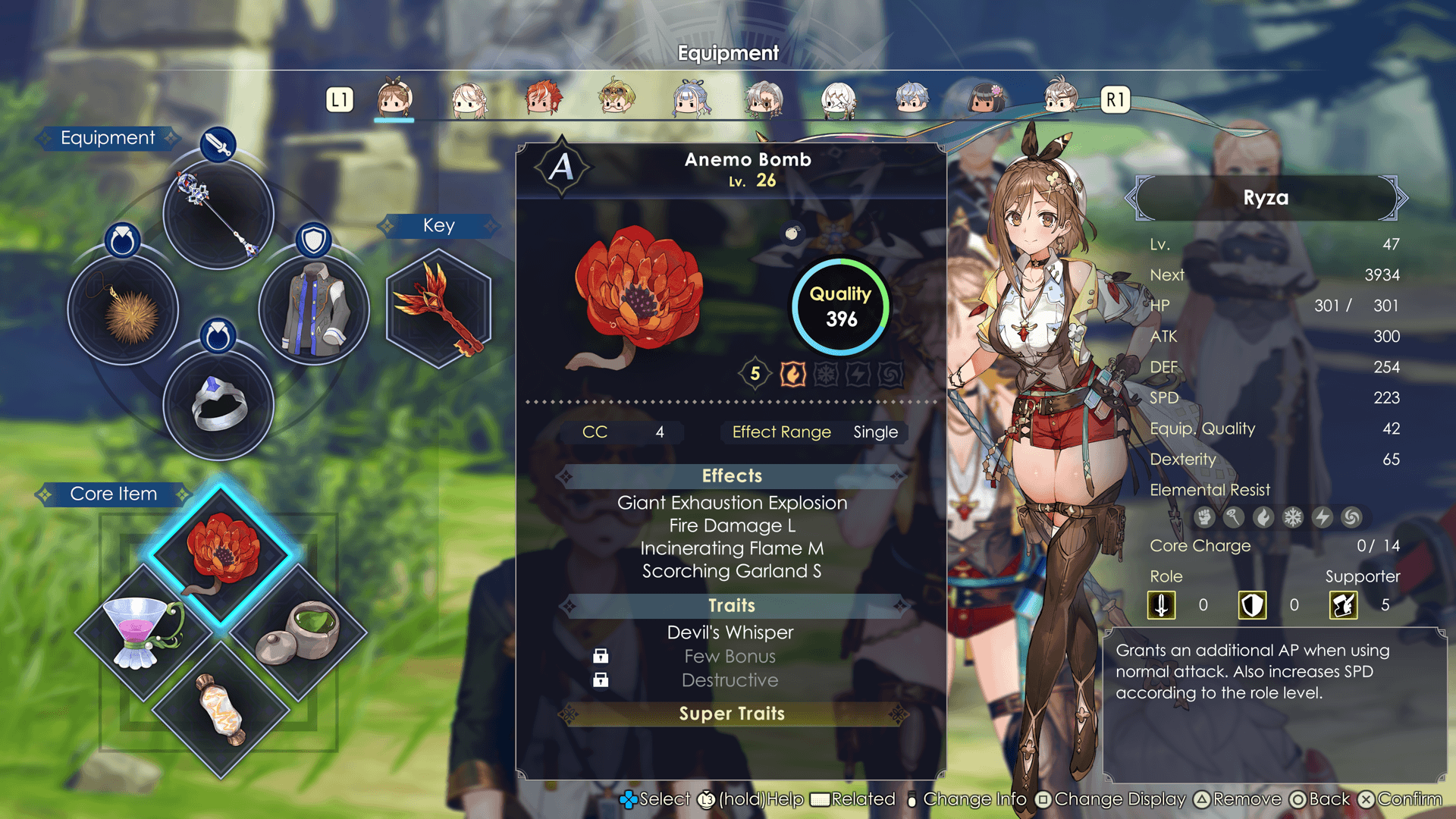Select Ryza's character portrait tab

(394, 99)
